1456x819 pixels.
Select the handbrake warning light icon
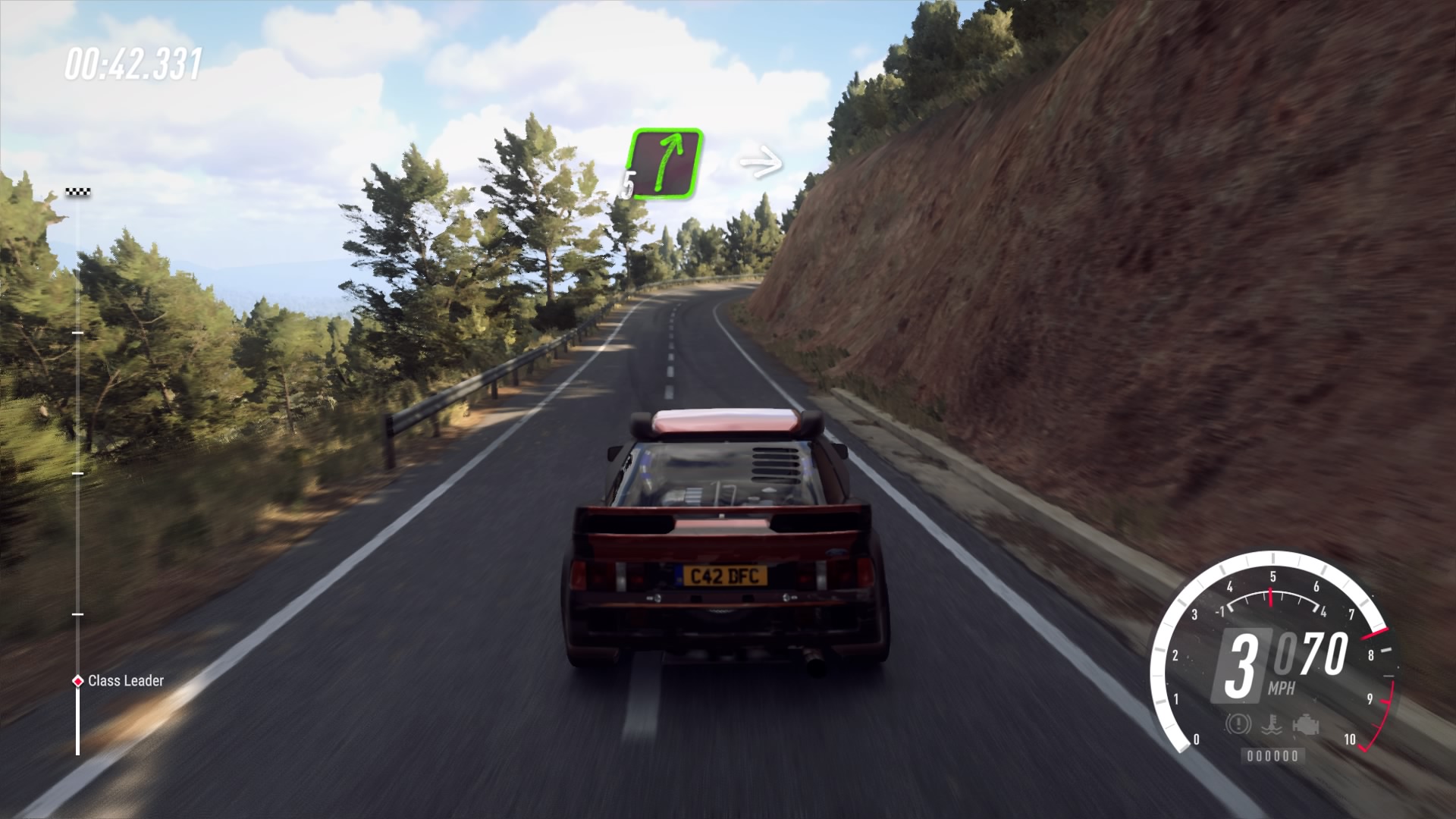pyautogui.click(x=1238, y=724)
